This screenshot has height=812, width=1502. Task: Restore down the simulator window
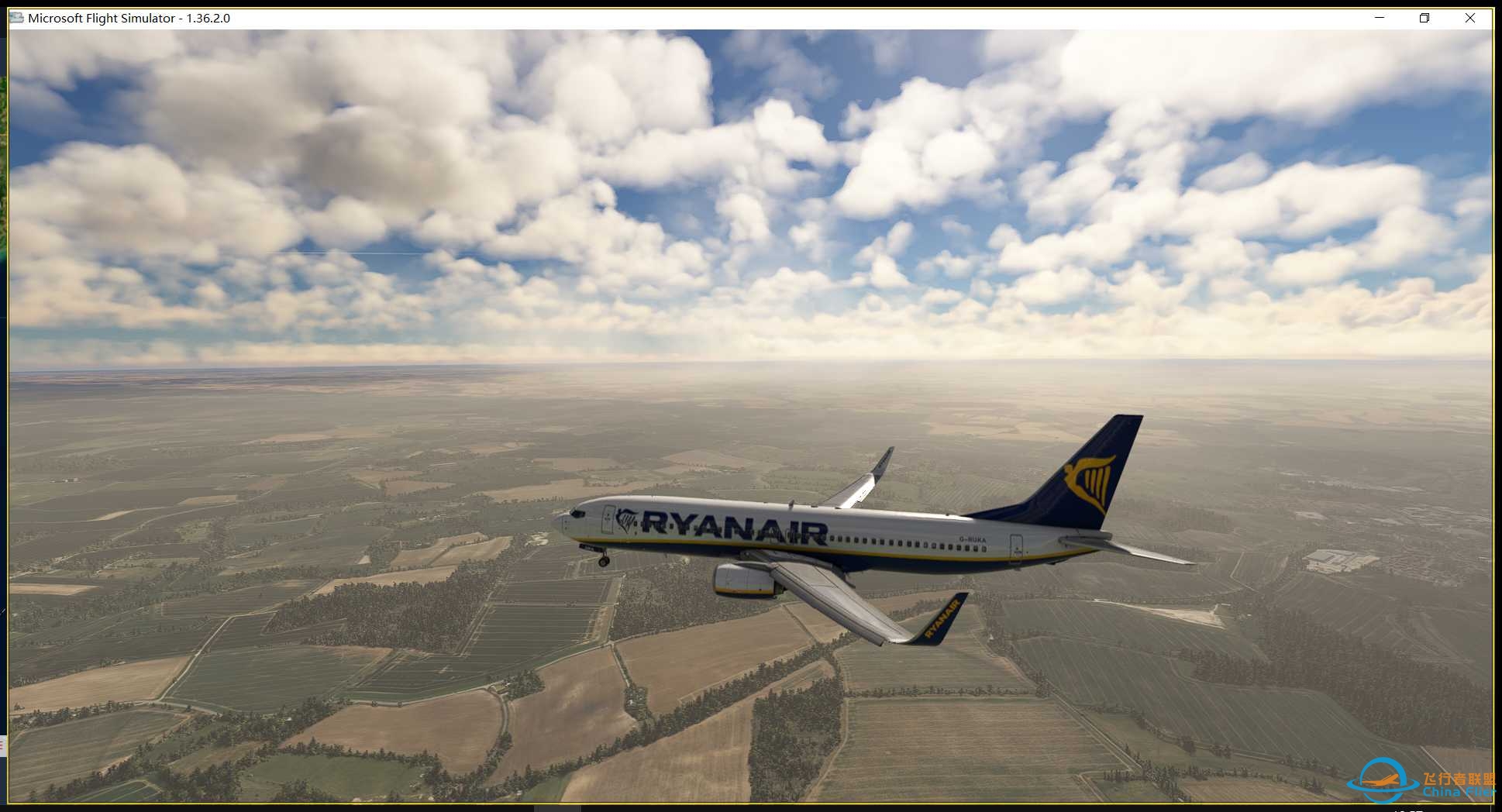coord(1424,18)
